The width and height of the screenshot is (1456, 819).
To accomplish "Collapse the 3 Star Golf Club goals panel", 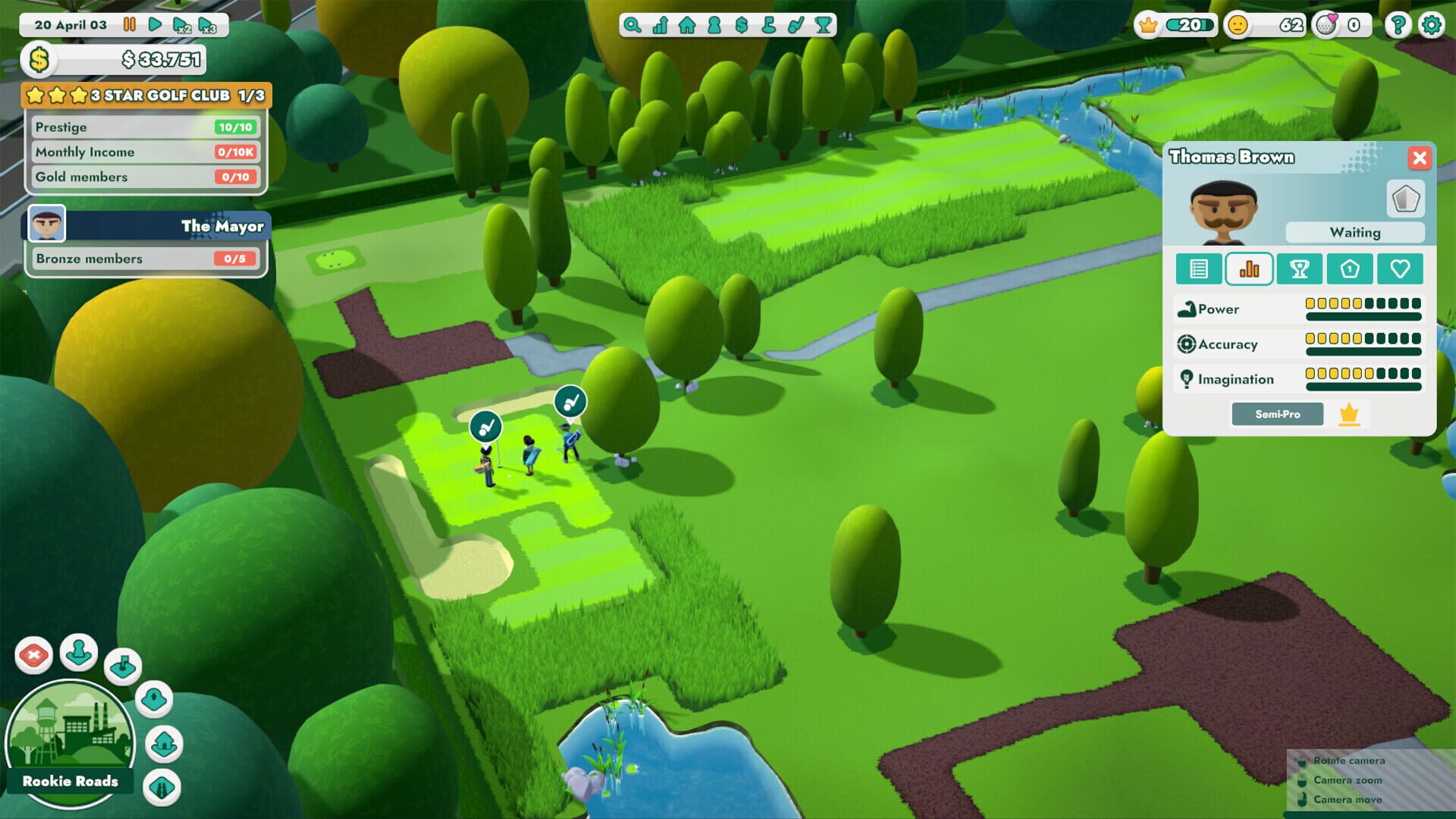I will click(x=146, y=96).
